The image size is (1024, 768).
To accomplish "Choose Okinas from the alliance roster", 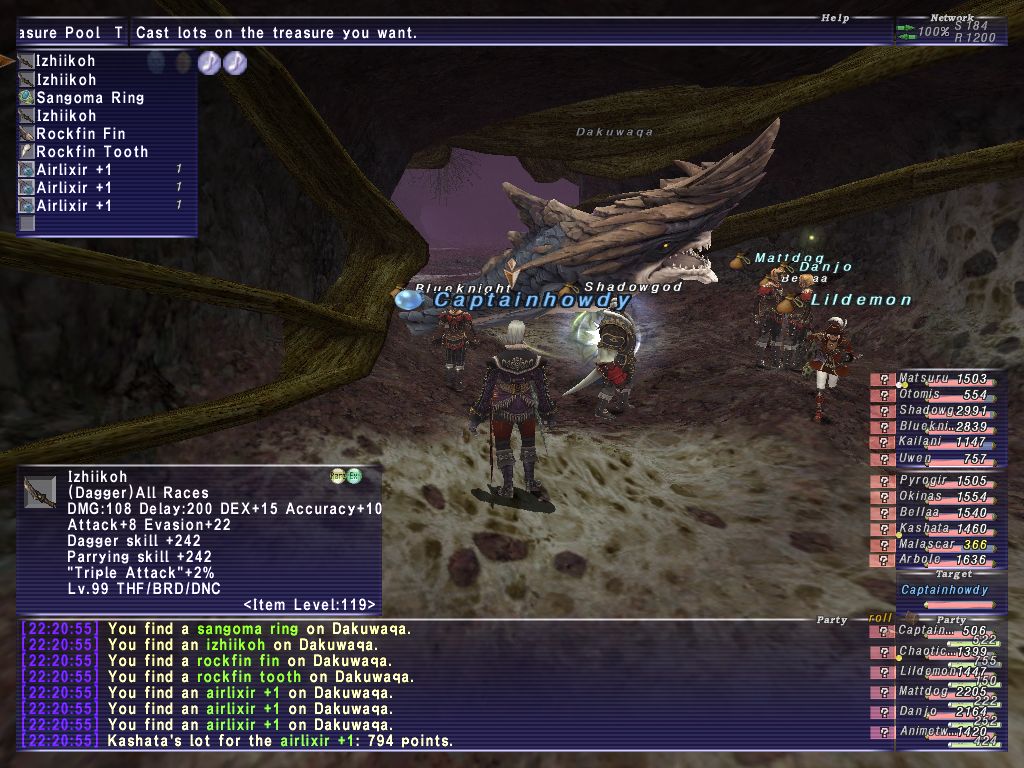I will [x=929, y=497].
